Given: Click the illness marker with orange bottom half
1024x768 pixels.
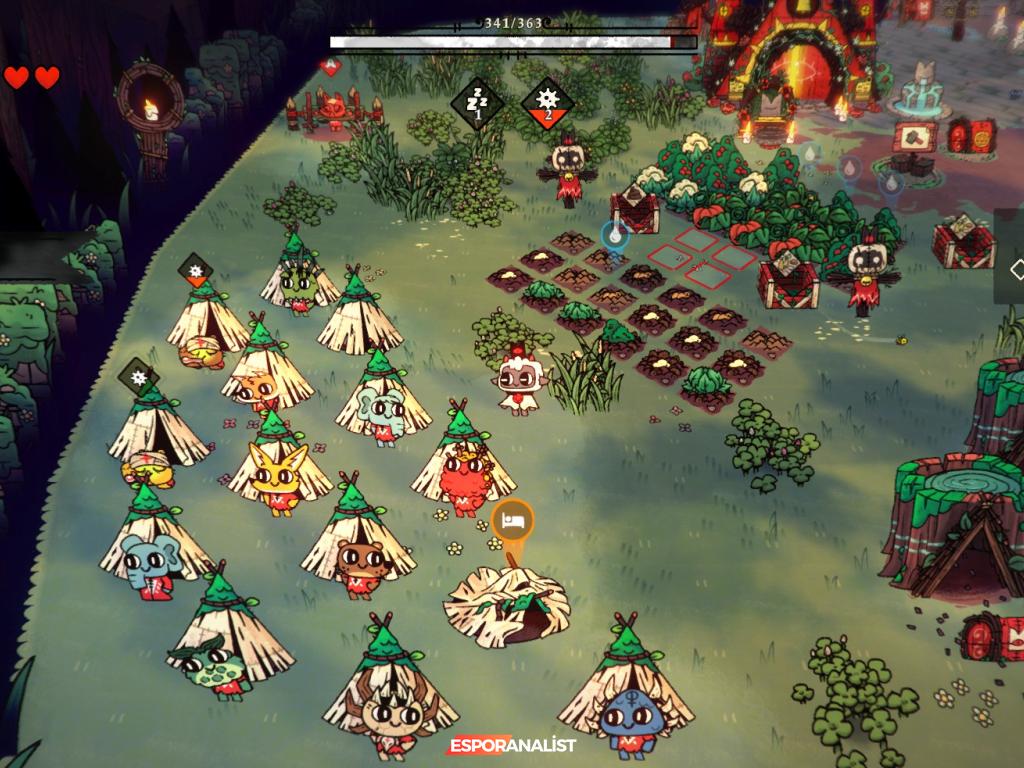Looking at the screenshot, I should coord(194,270).
